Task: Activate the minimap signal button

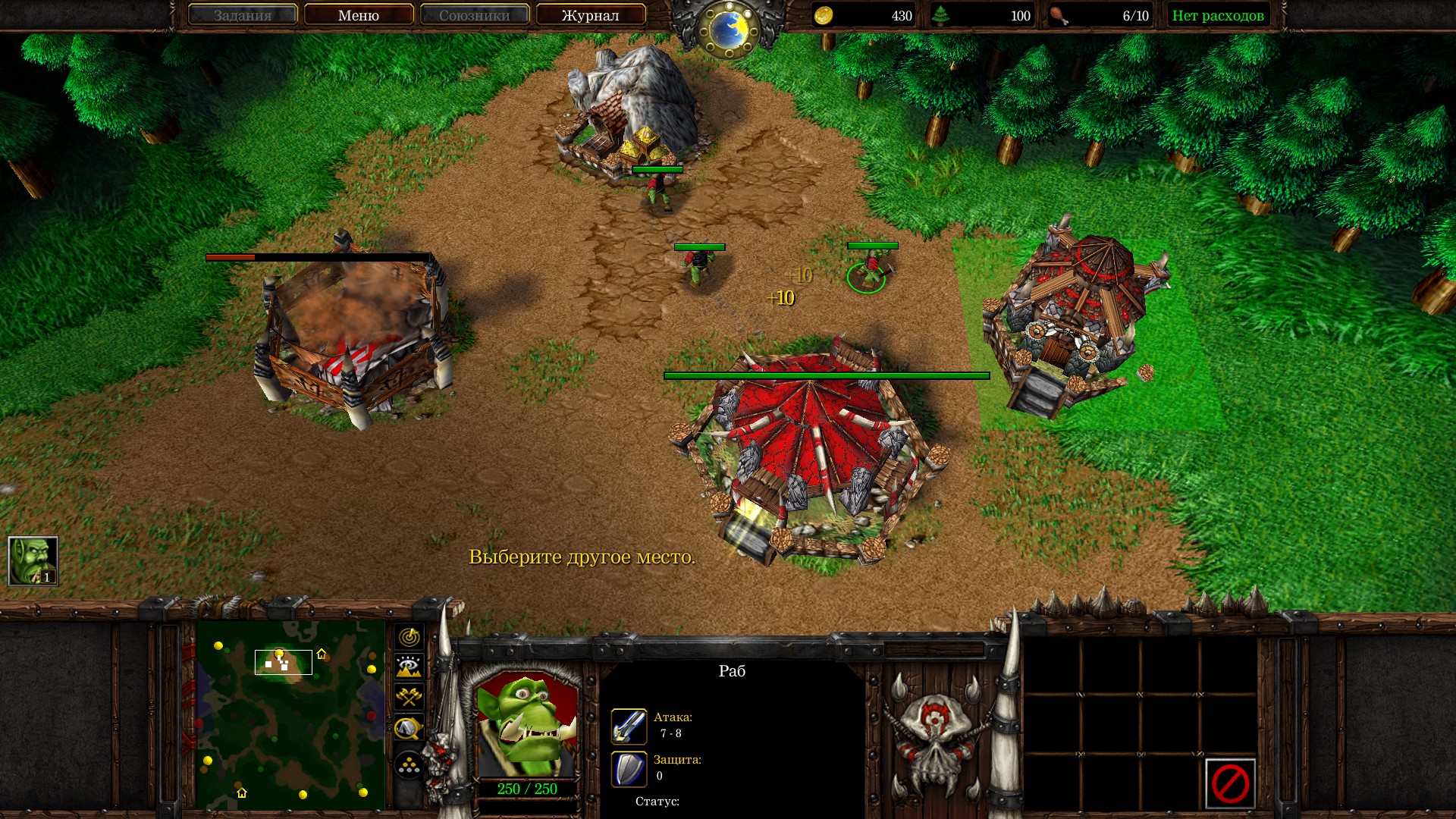Action: (409, 637)
